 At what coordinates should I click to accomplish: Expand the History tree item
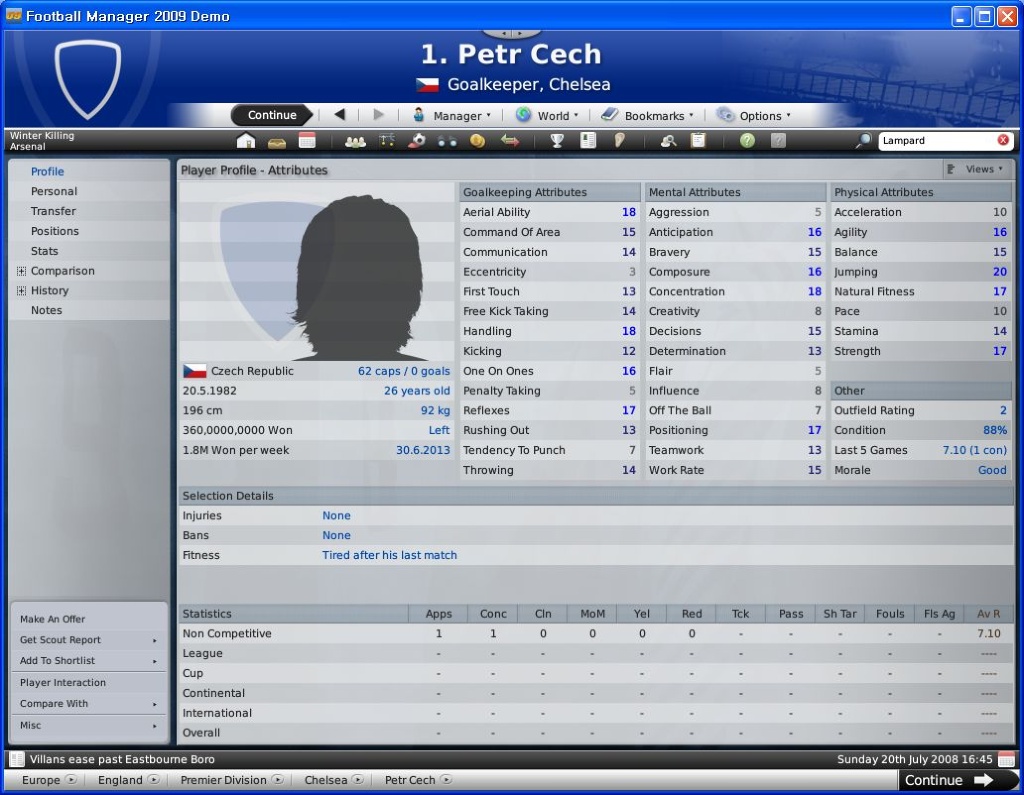pos(21,291)
